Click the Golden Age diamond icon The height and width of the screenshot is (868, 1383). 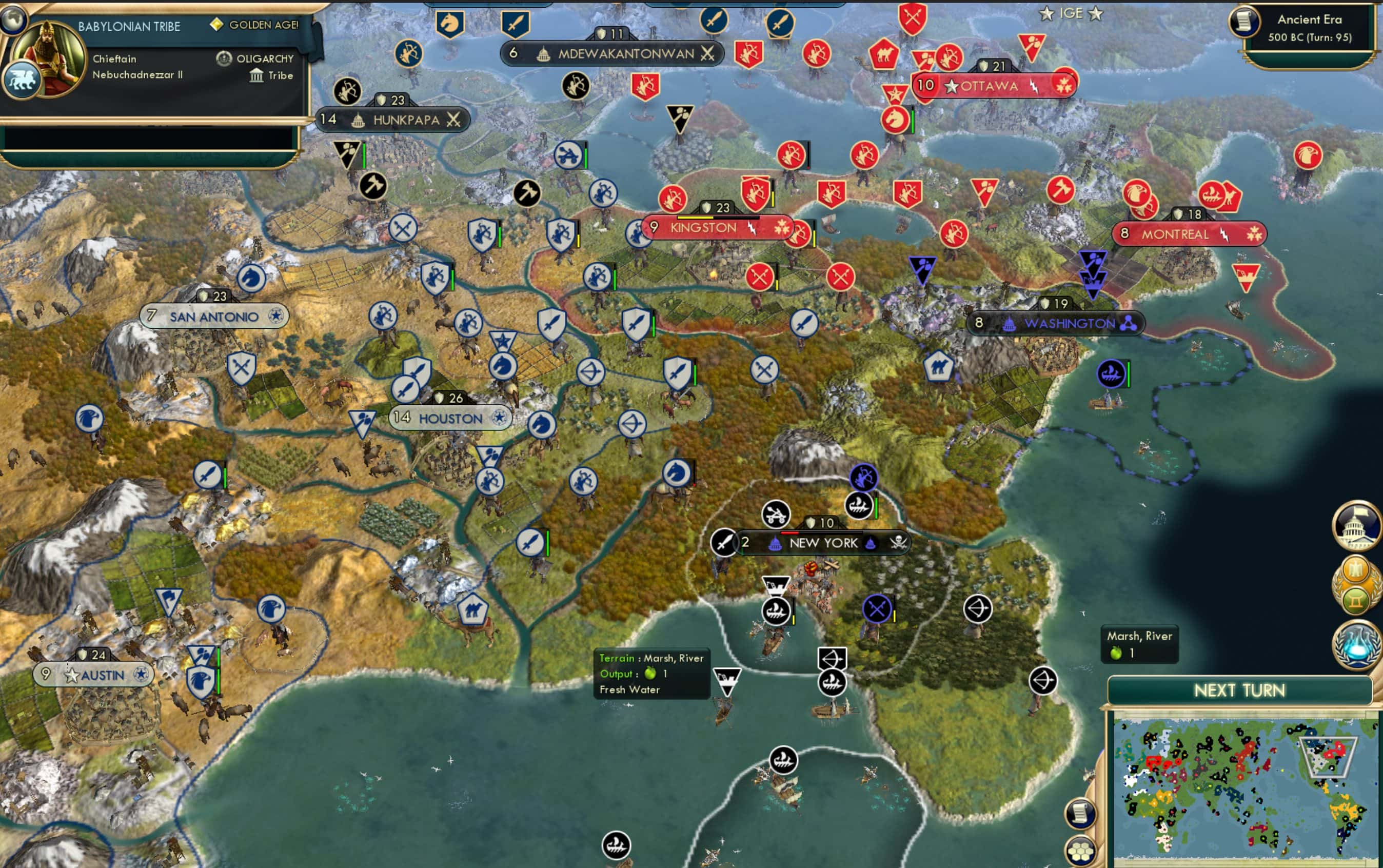coord(218,25)
